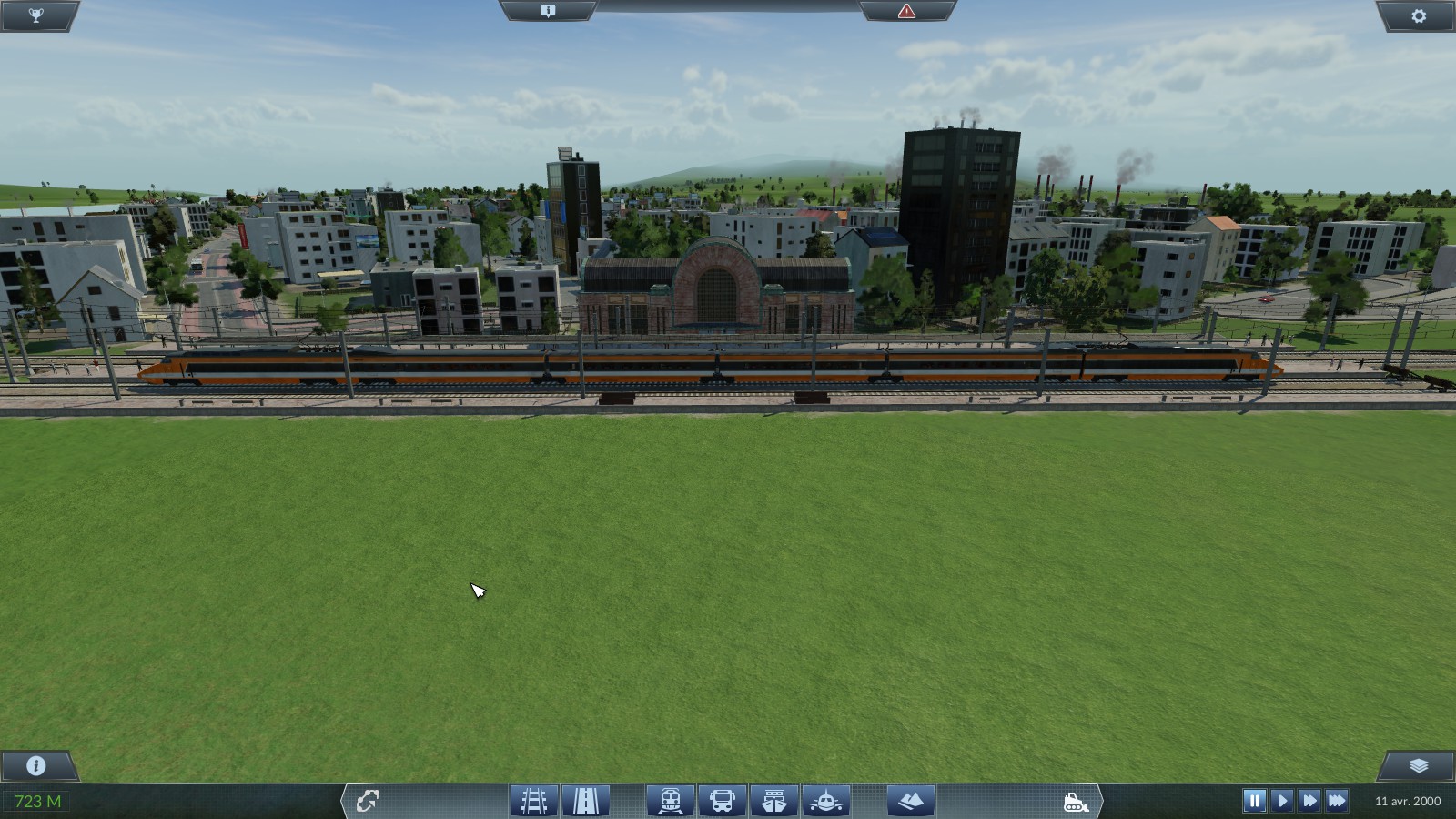Viewport: 1456px width, 819px height.
Task: Open the settings gear menu
Action: tap(1419, 15)
